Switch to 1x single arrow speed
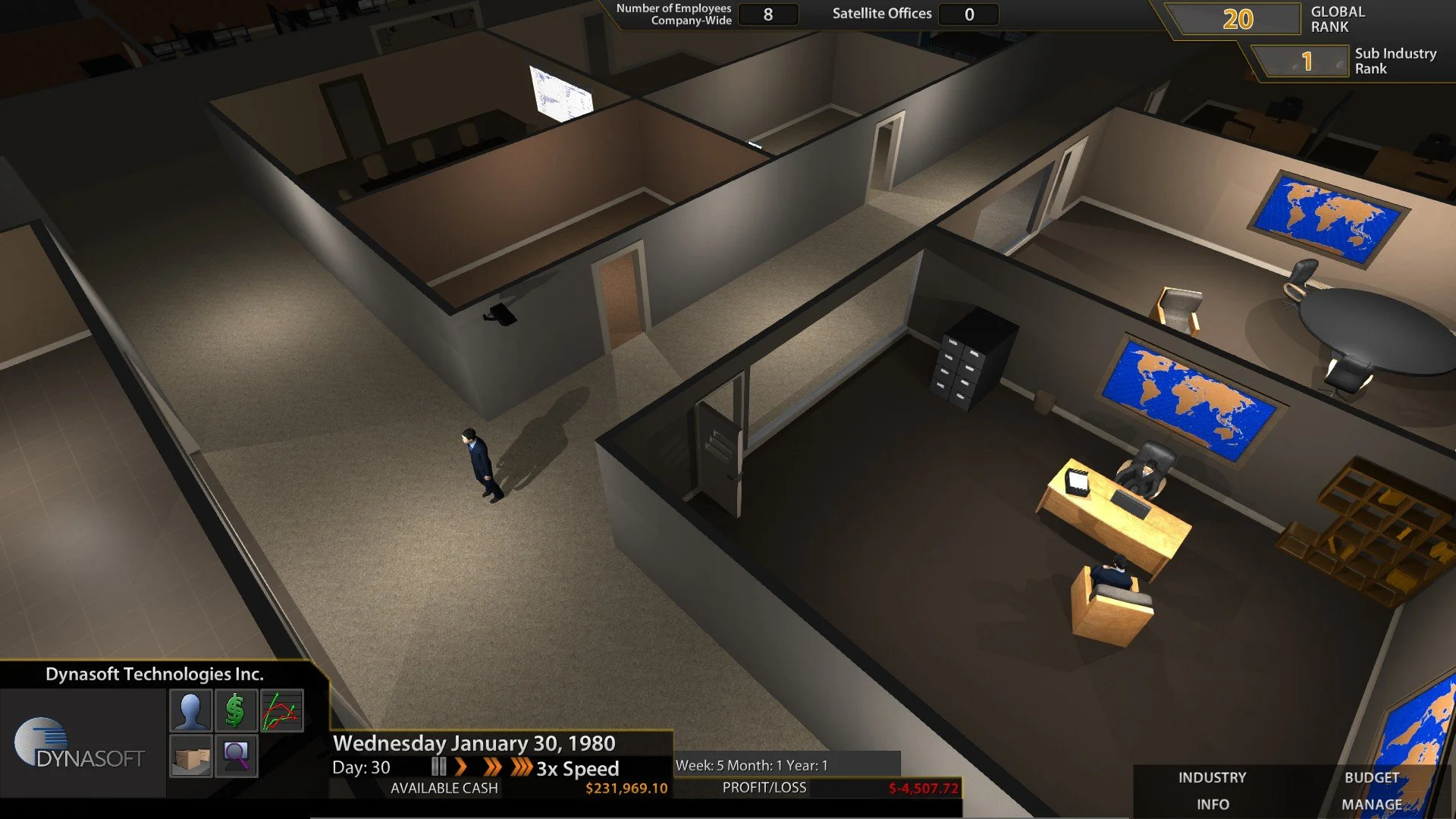The image size is (1456, 819). (x=463, y=767)
